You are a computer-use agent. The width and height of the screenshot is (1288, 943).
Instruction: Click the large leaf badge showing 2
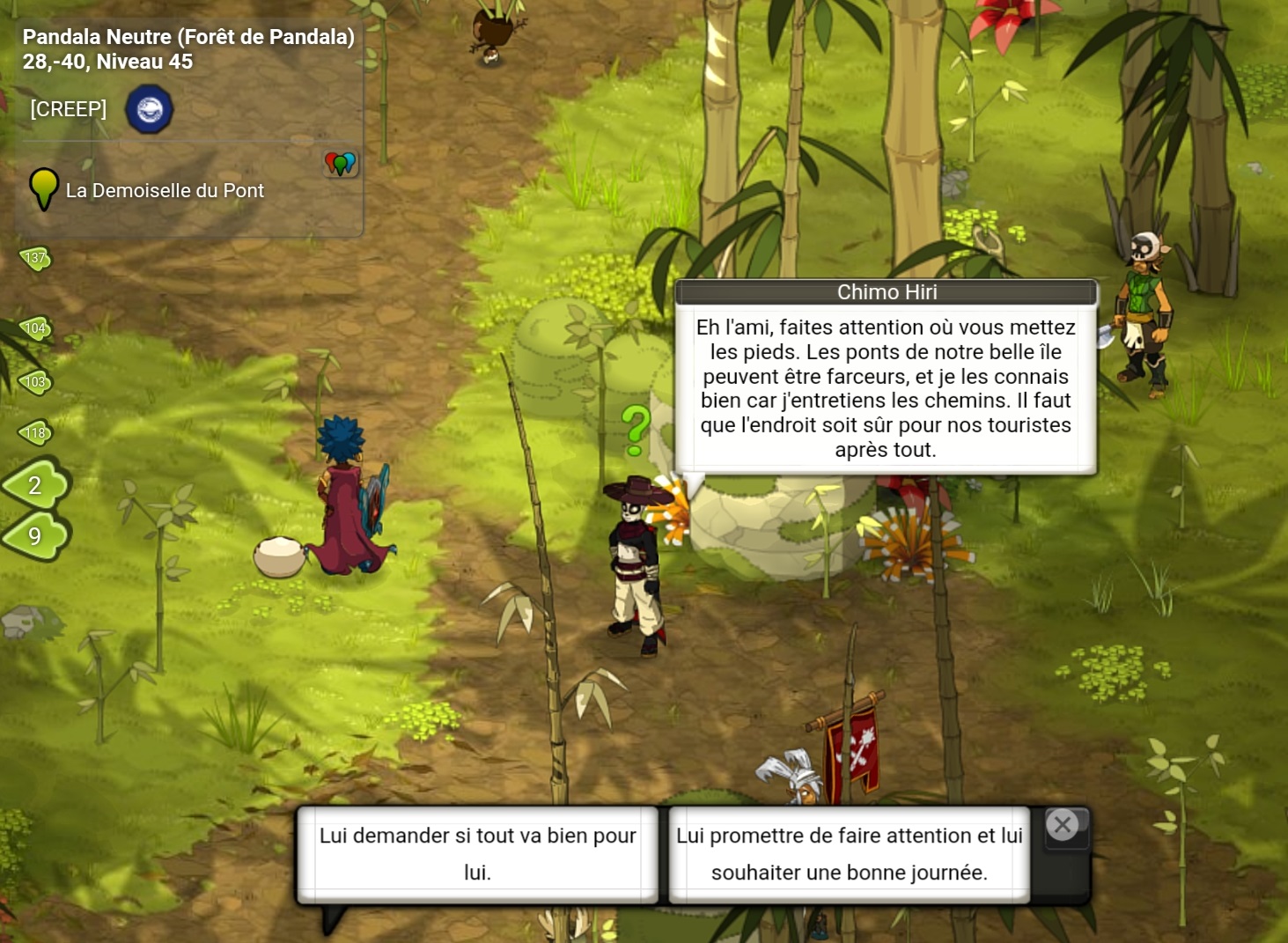[x=36, y=484]
